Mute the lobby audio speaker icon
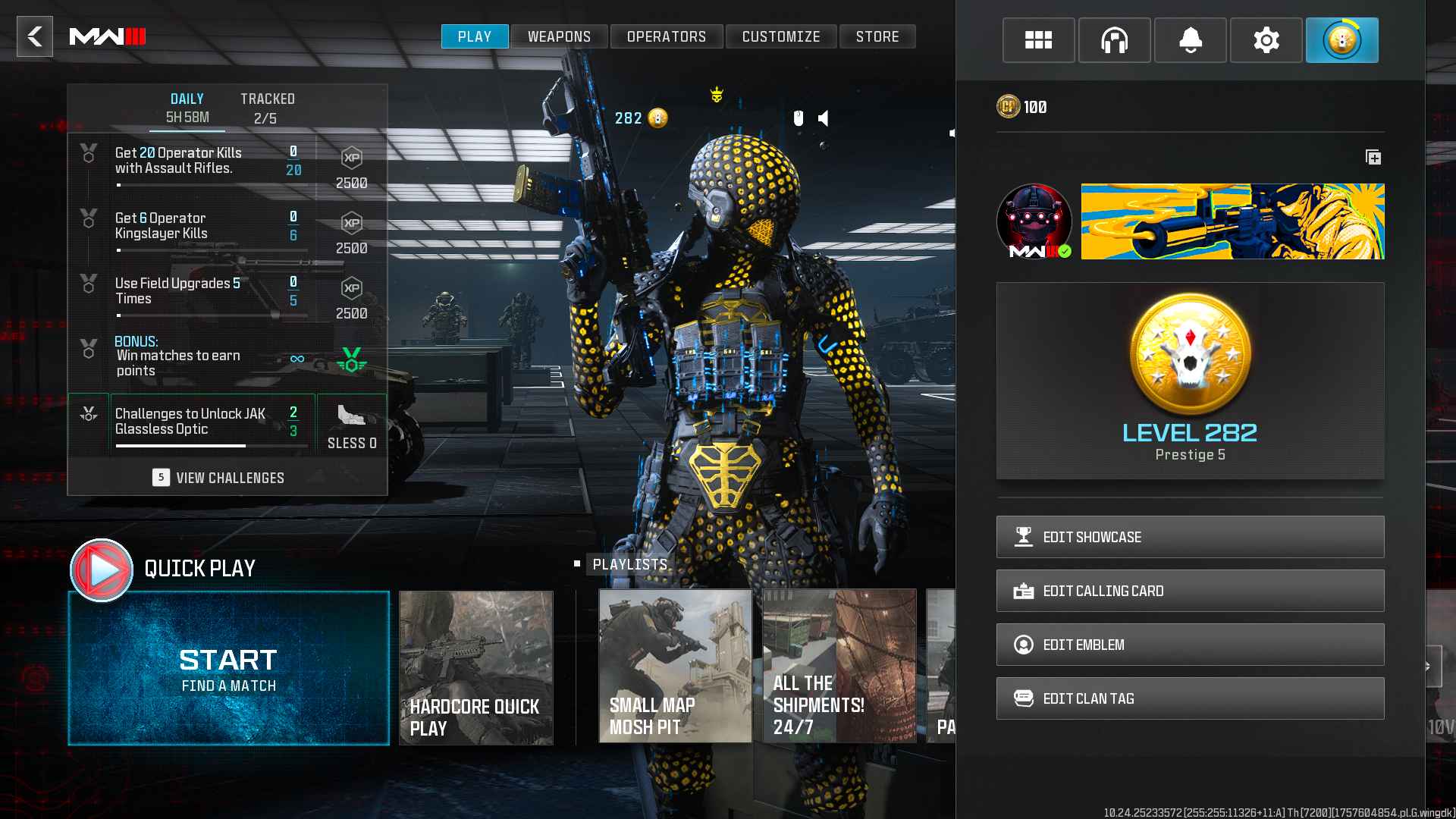 (824, 117)
